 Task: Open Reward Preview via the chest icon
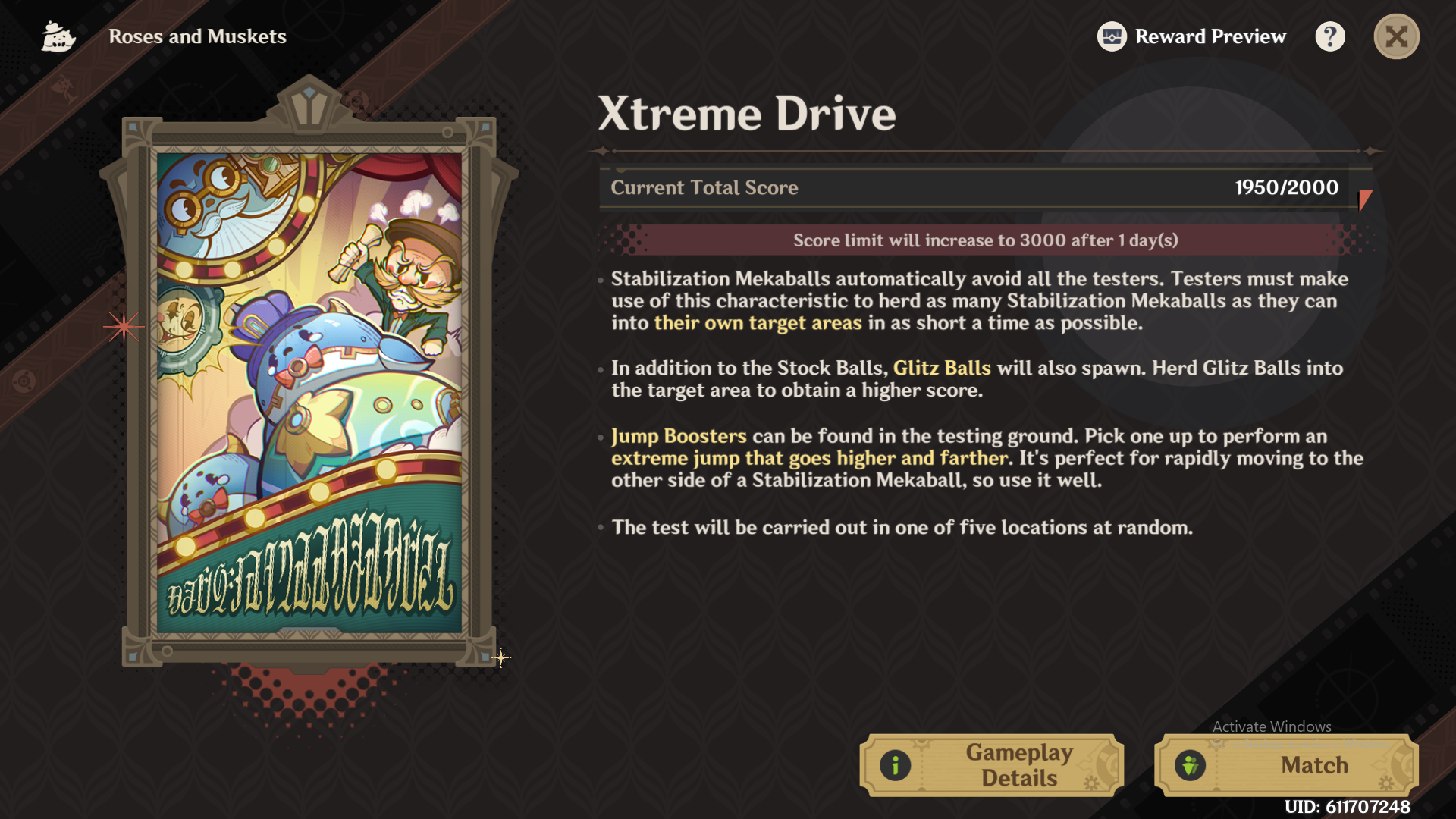[x=1111, y=36]
